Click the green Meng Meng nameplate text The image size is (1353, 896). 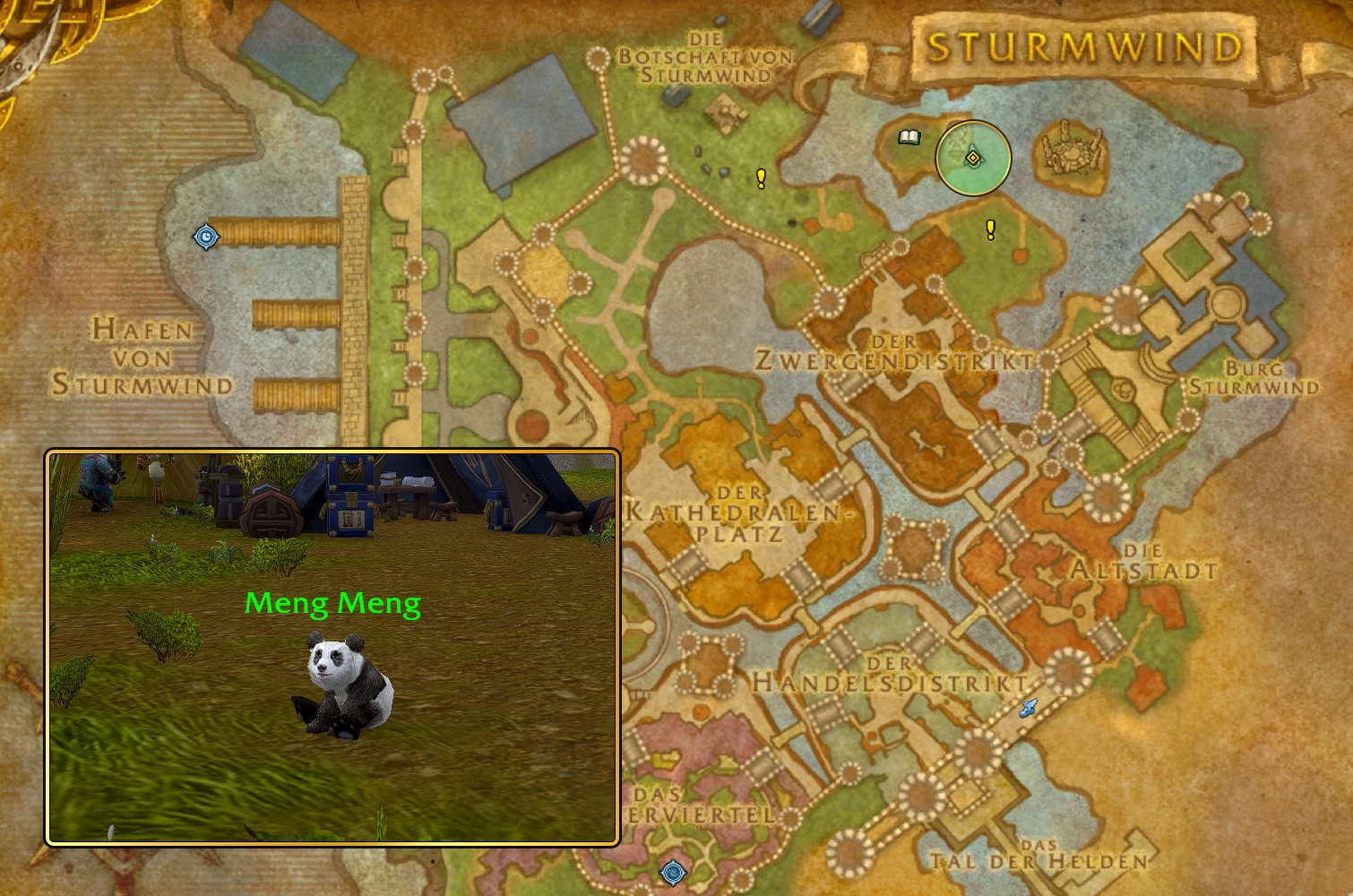332,604
